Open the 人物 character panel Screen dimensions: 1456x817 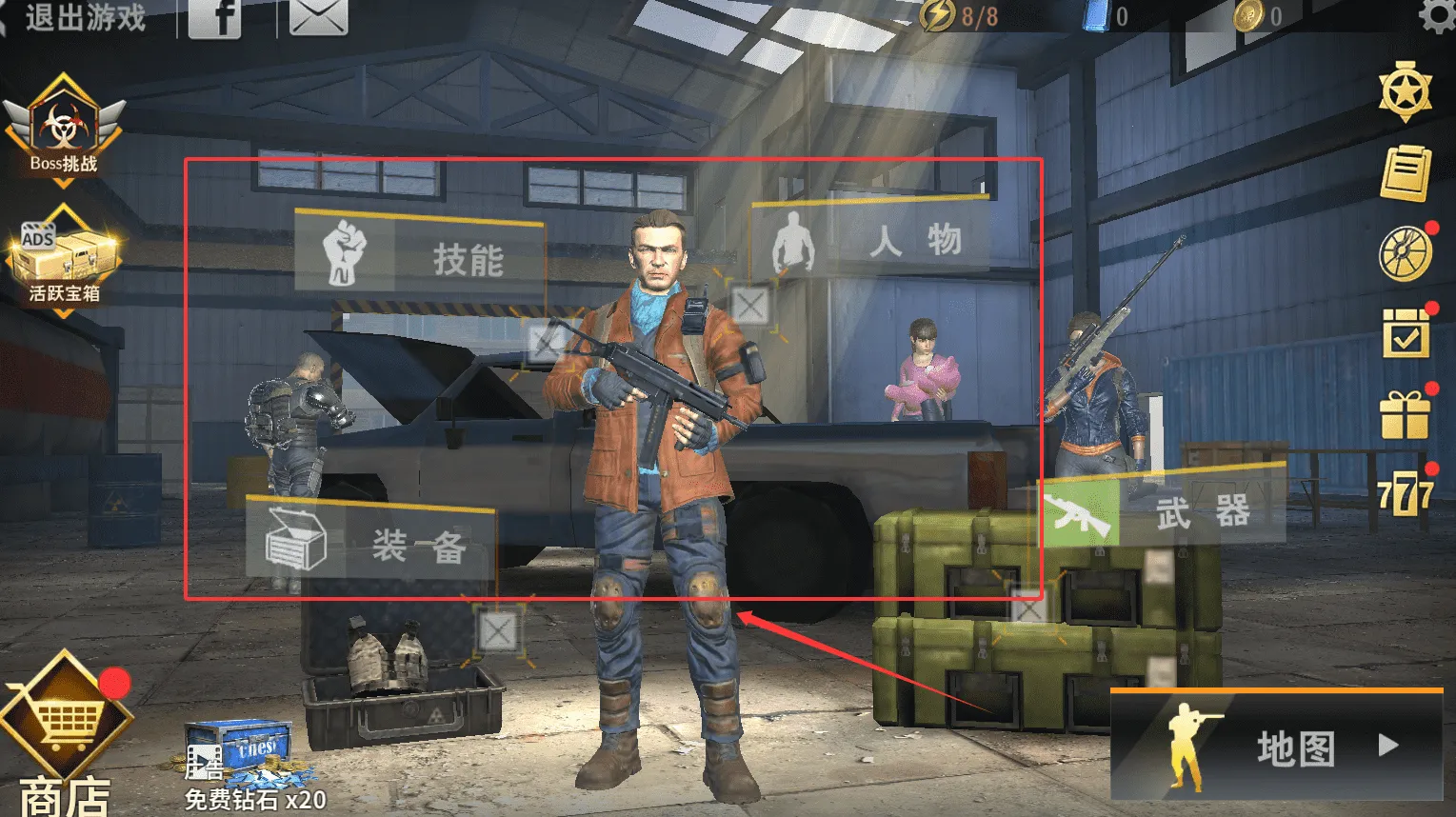869,240
